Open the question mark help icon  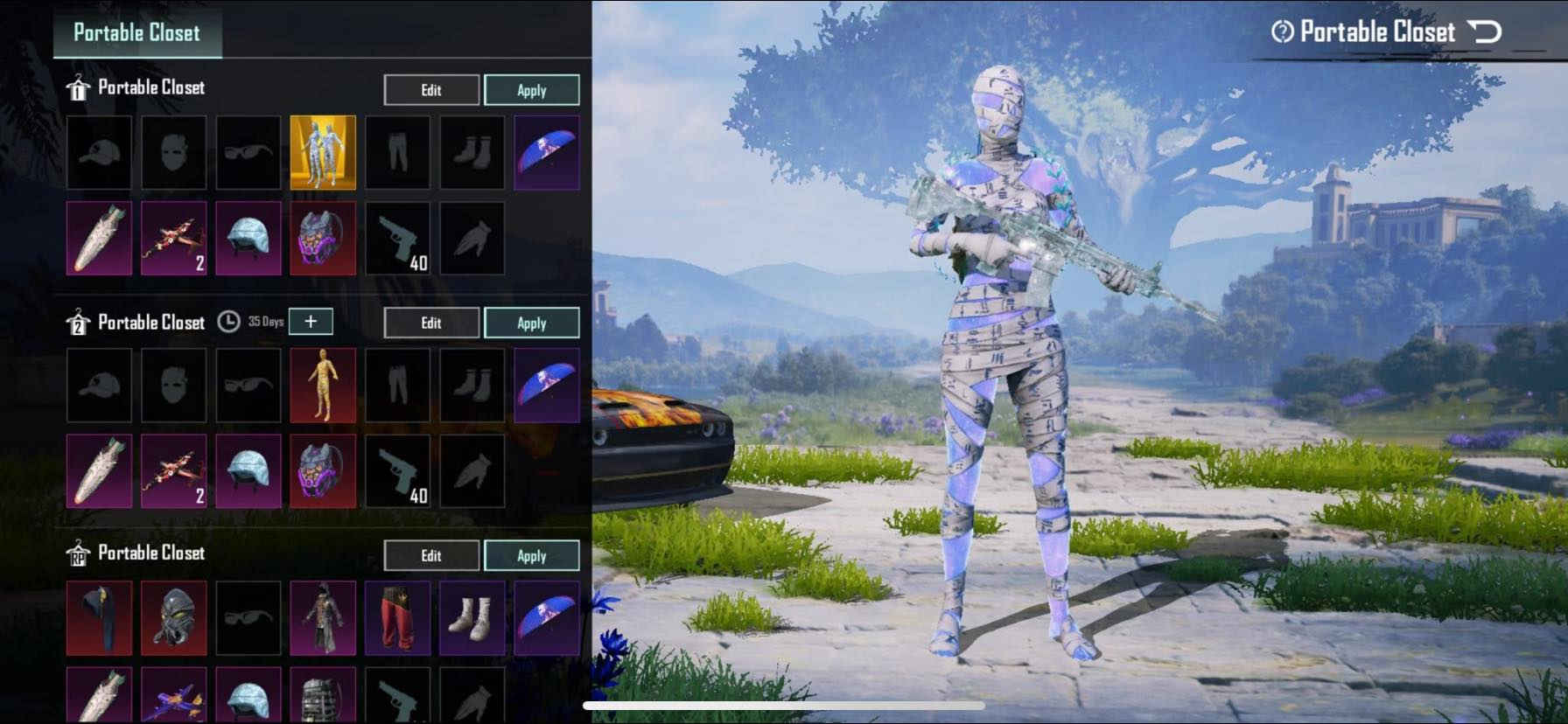[x=1282, y=33]
